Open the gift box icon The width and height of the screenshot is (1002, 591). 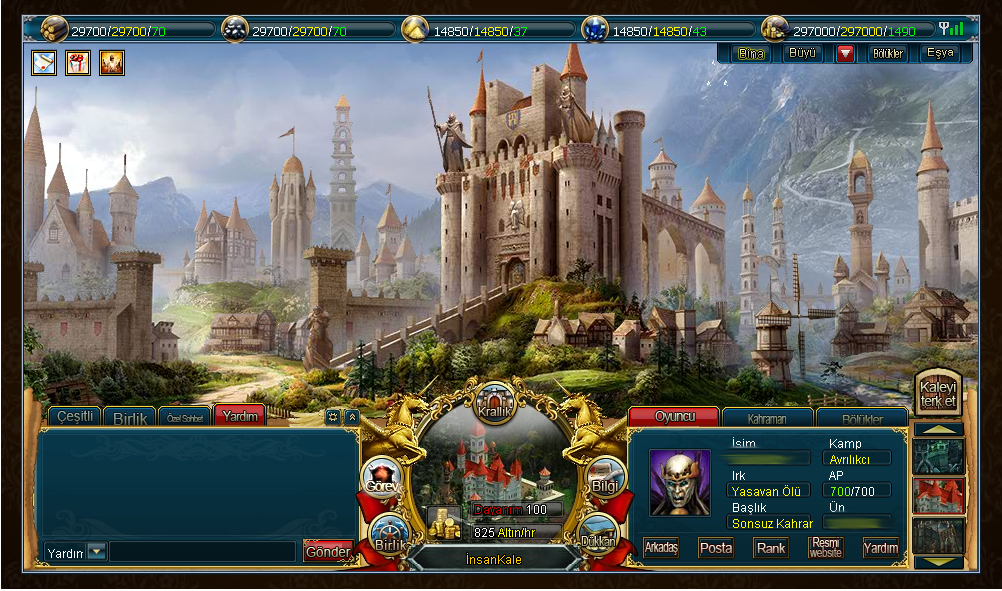point(78,63)
